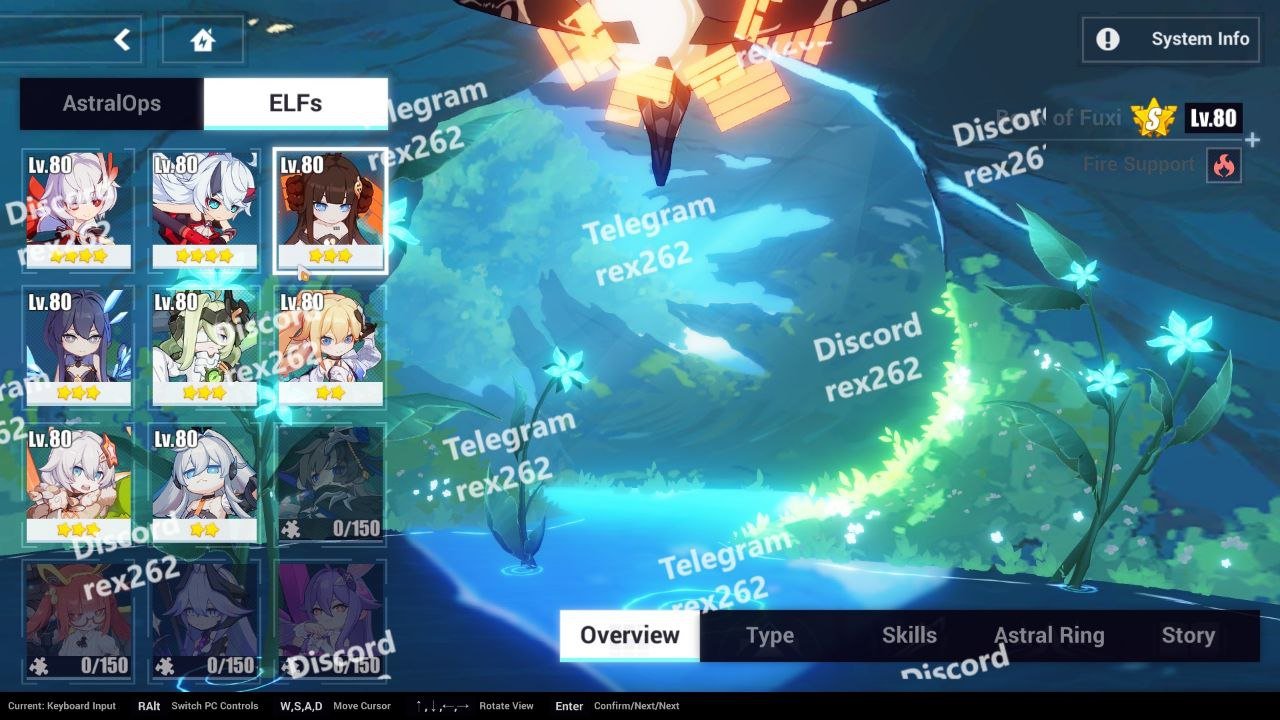Select the purple-haired ELF with ice crystals
Screen dimensions: 1280x720
click(78, 347)
